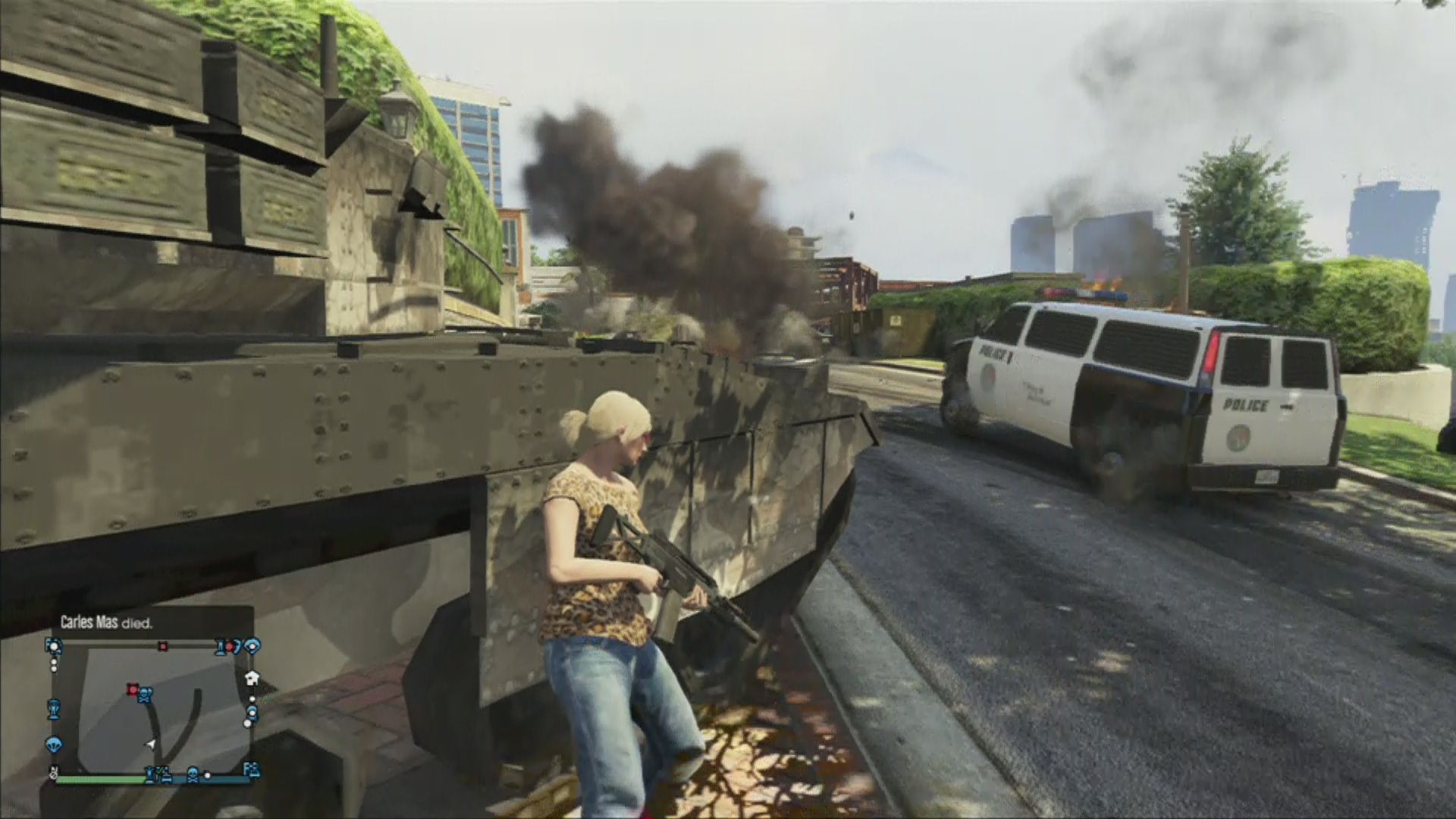Click the skull blip beside the red marker
The height and width of the screenshot is (819, 1456).
click(145, 693)
